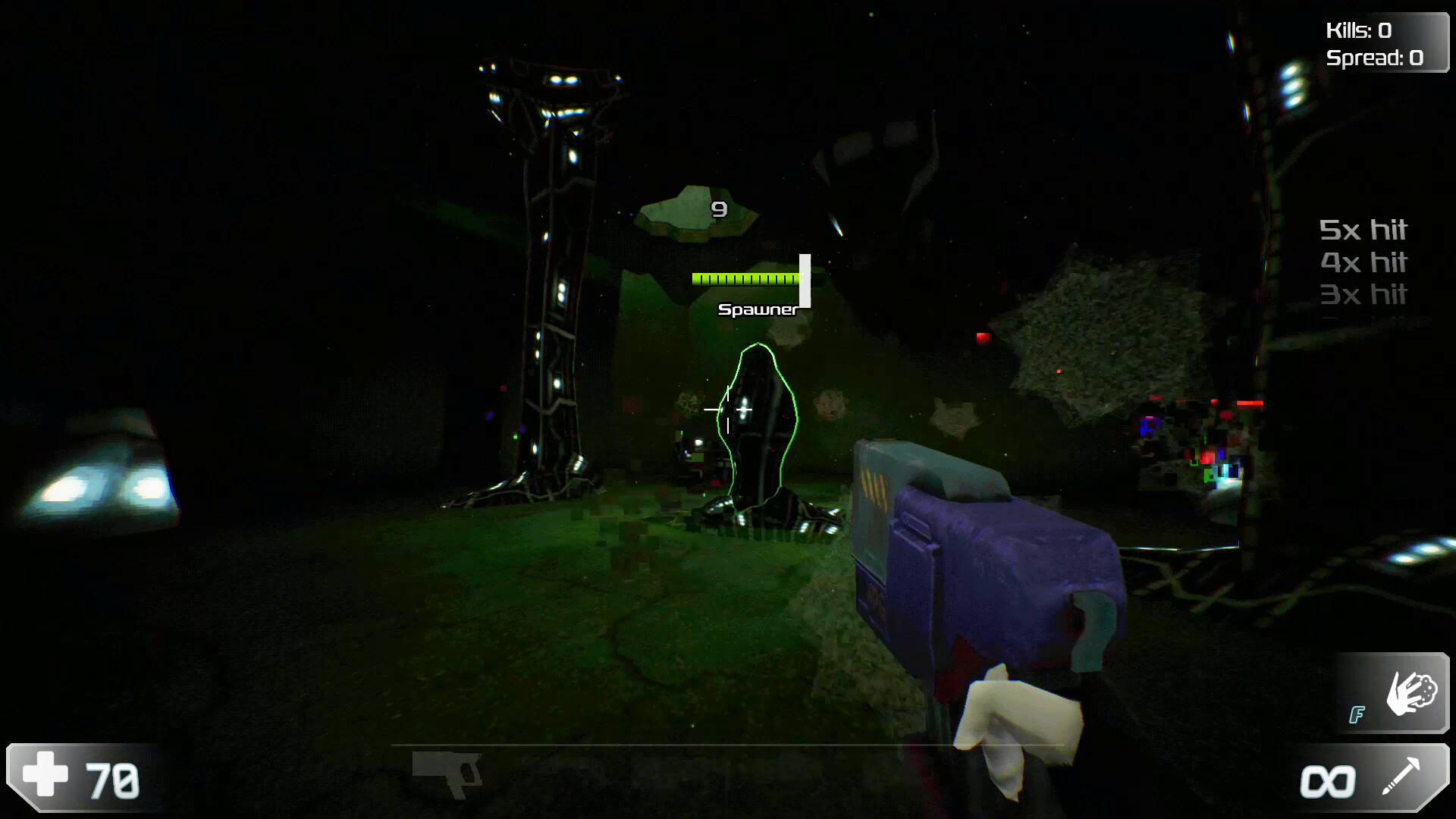The image size is (1456, 819).
Task: Click the Spawner health bar
Action: (747, 279)
